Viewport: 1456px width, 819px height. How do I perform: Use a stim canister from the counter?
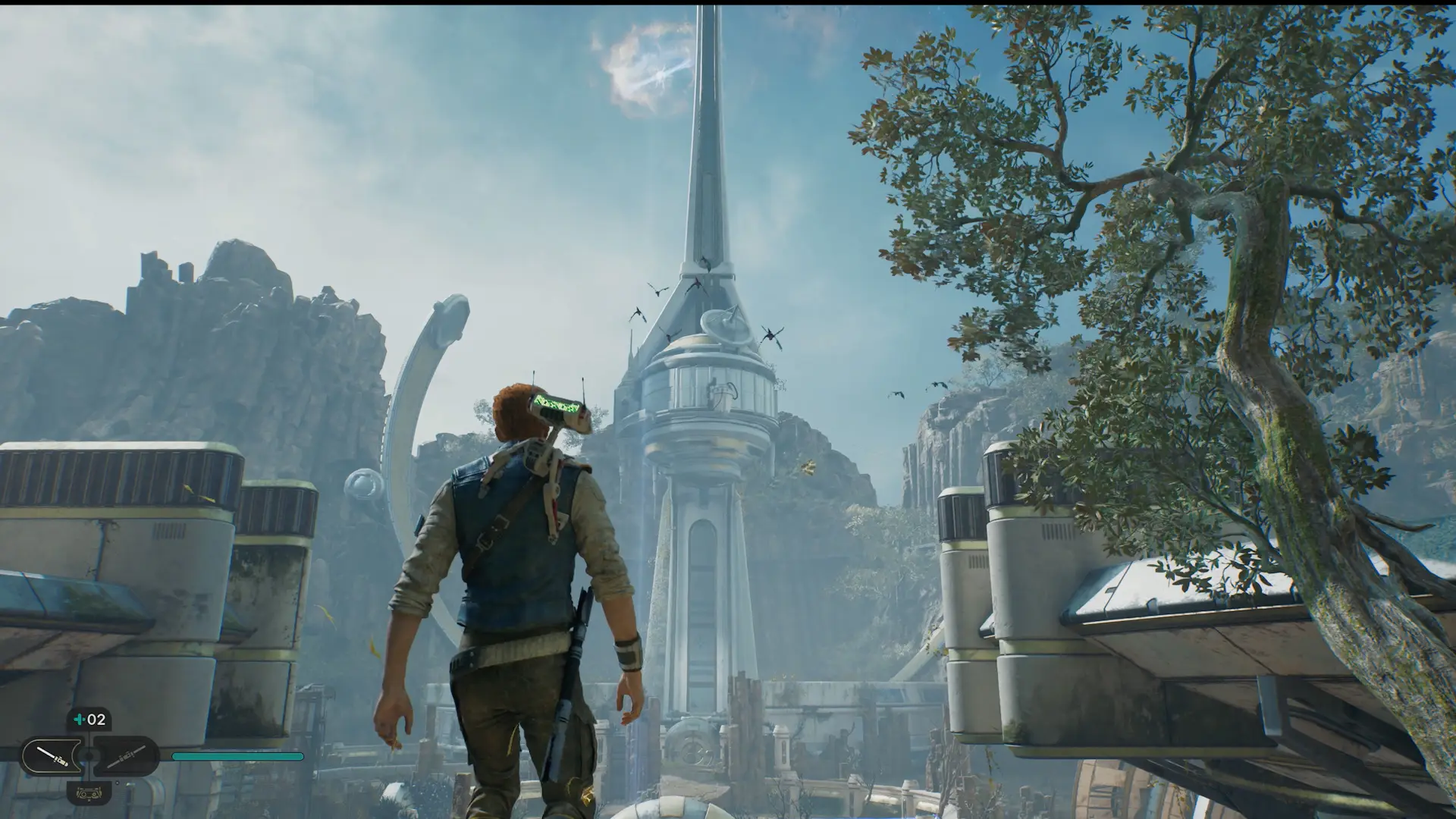(x=89, y=719)
